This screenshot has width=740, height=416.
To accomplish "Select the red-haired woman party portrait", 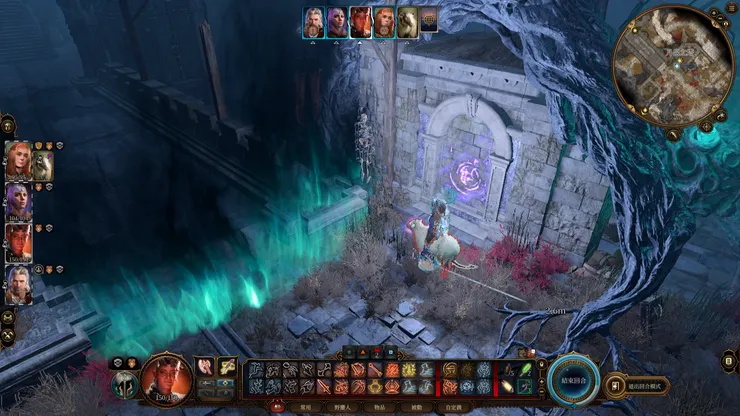I will [18, 161].
